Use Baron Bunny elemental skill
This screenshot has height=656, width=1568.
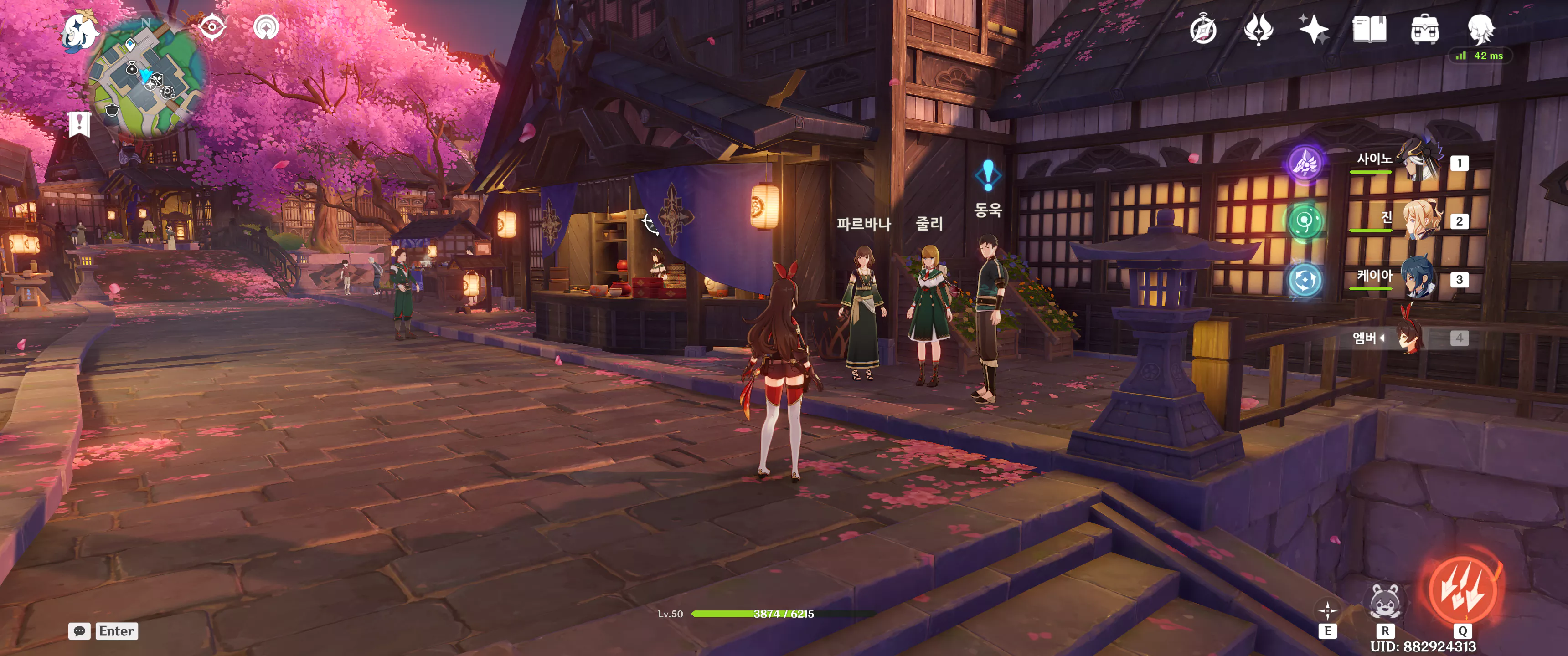tap(1385, 601)
